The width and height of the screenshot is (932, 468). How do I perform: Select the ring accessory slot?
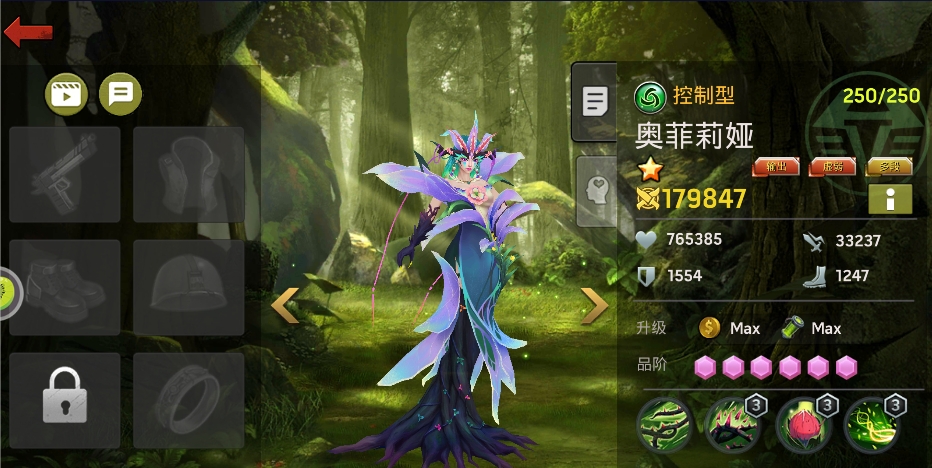pyautogui.click(x=189, y=400)
